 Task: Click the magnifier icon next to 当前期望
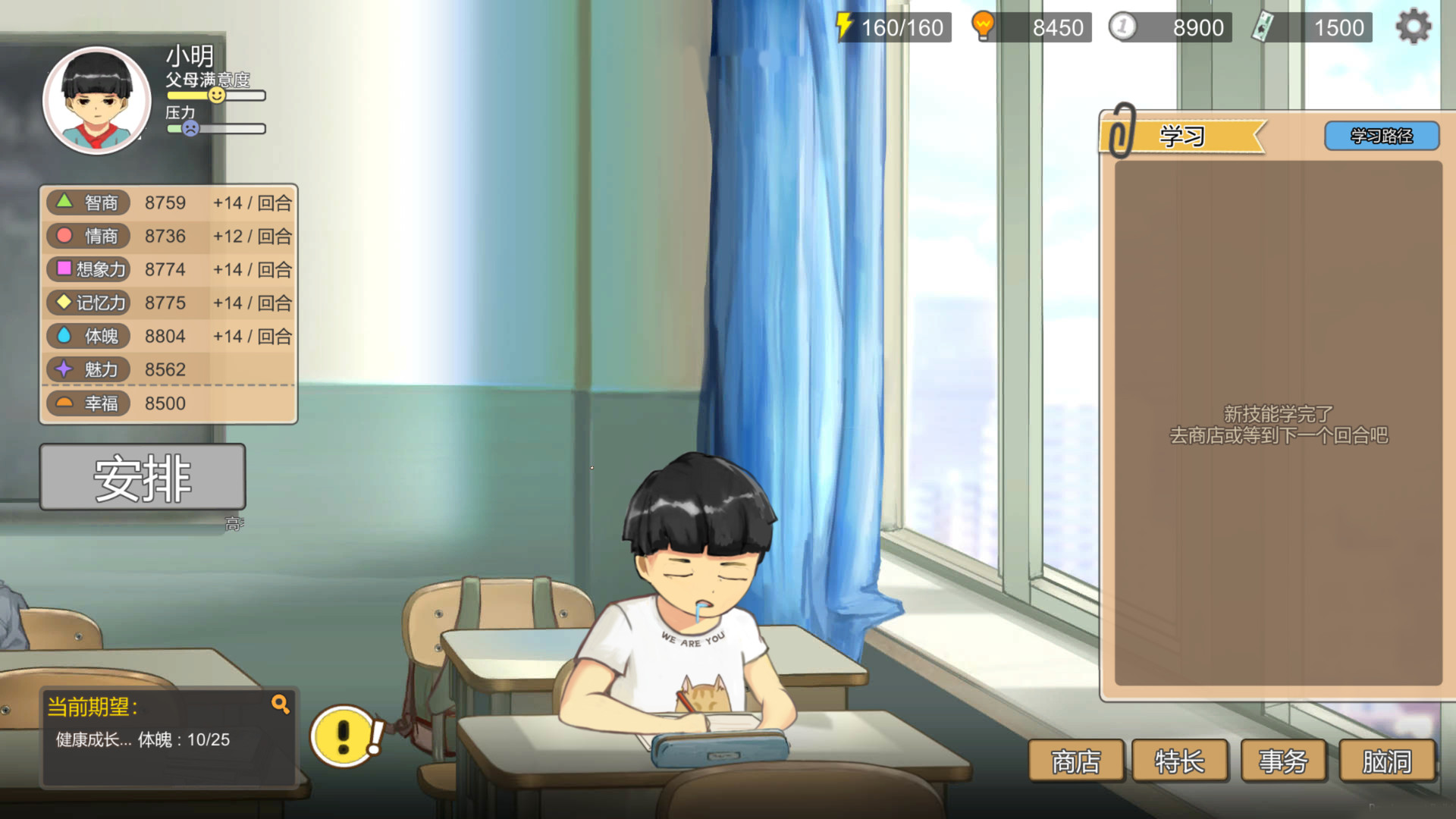(281, 704)
